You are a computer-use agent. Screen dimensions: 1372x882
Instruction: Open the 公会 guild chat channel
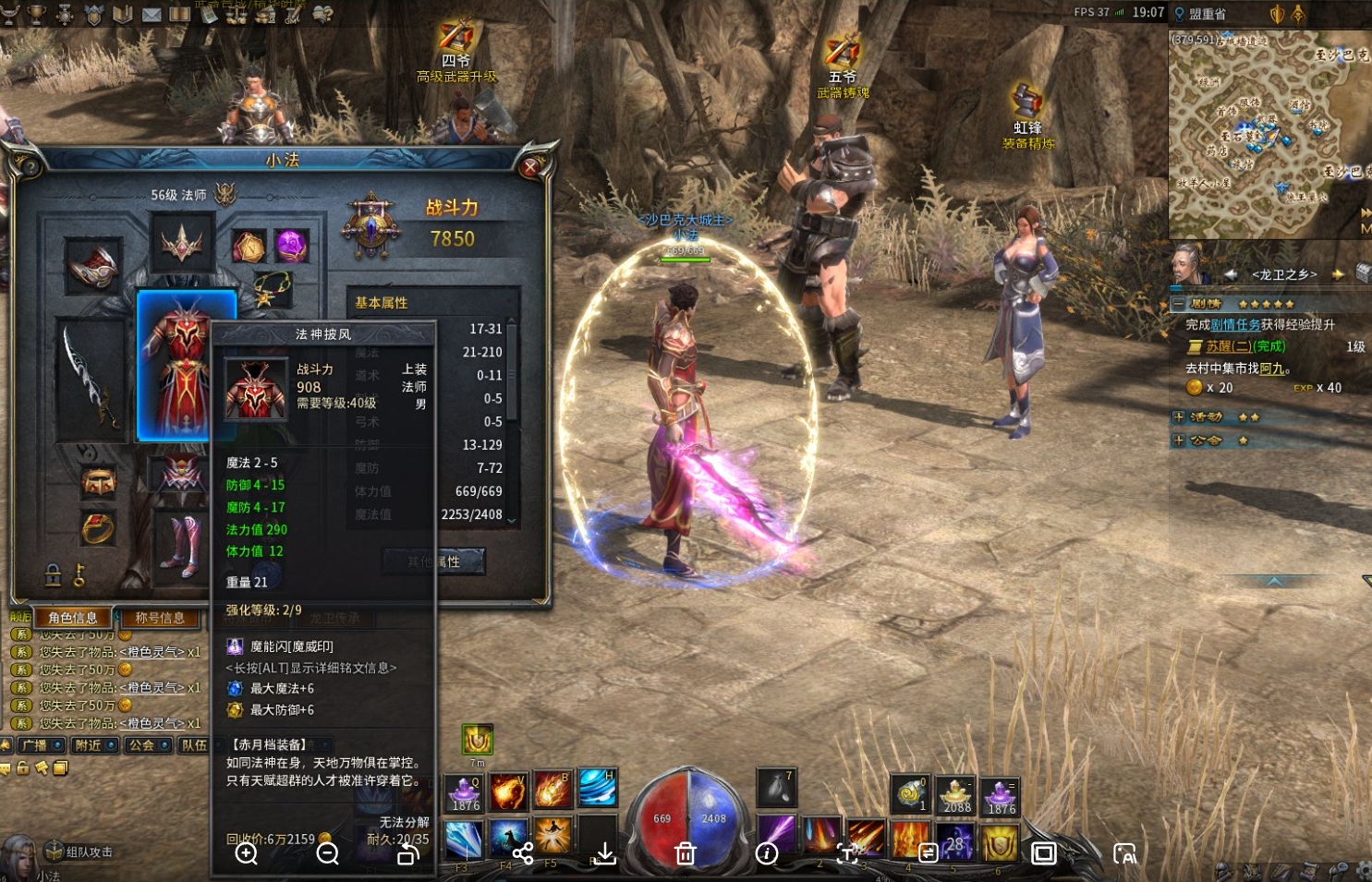click(x=147, y=745)
